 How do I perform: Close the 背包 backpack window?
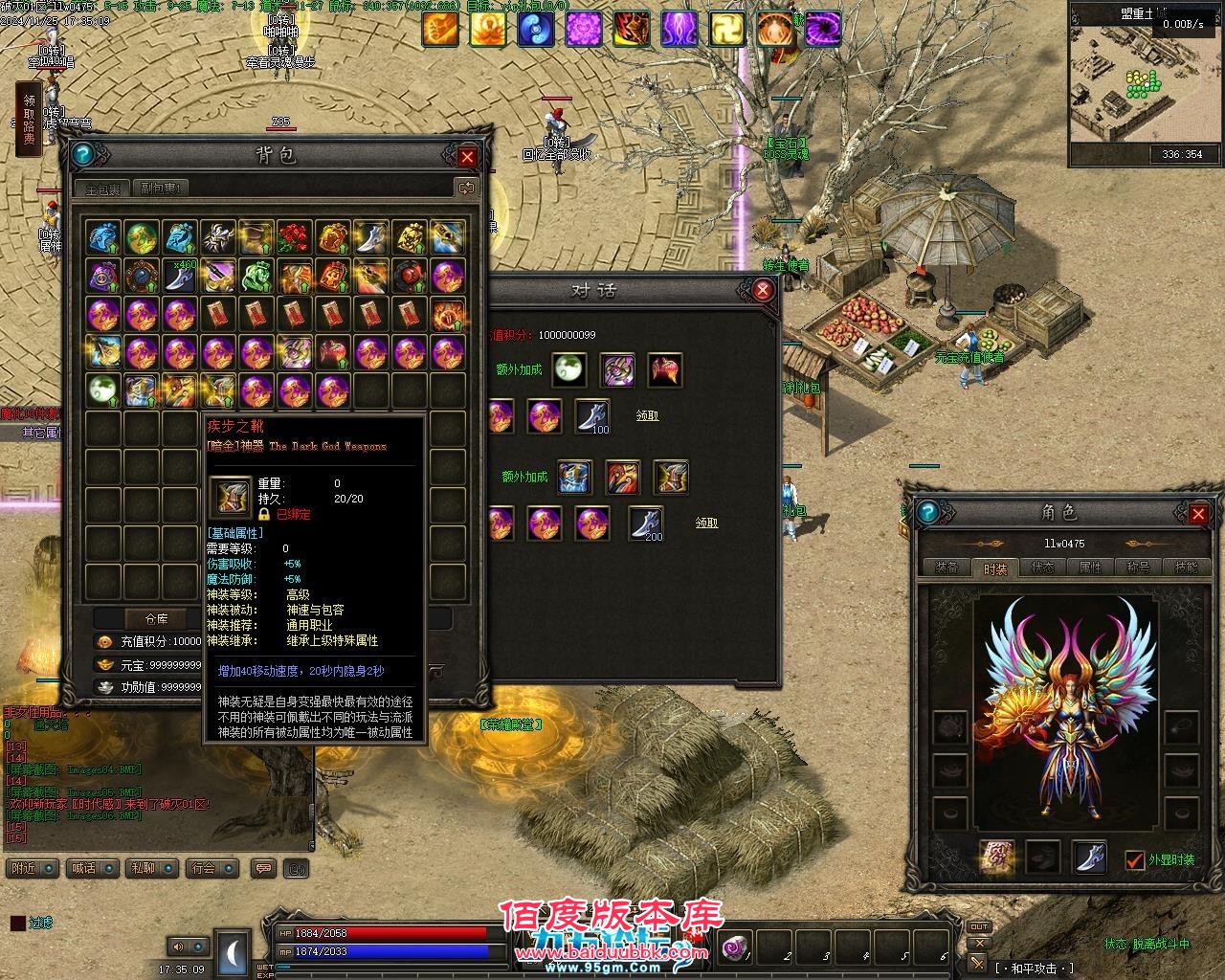click(x=467, y=157)
